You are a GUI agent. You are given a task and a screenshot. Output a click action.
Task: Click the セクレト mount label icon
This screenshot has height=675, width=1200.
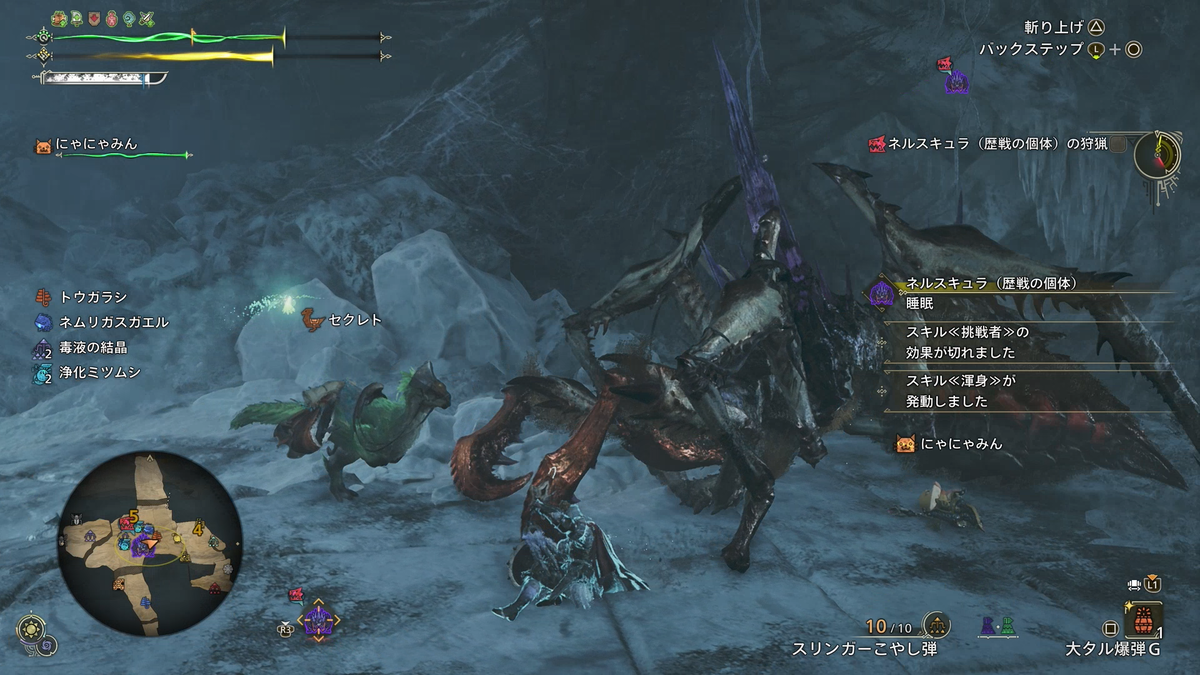(313, 319)
